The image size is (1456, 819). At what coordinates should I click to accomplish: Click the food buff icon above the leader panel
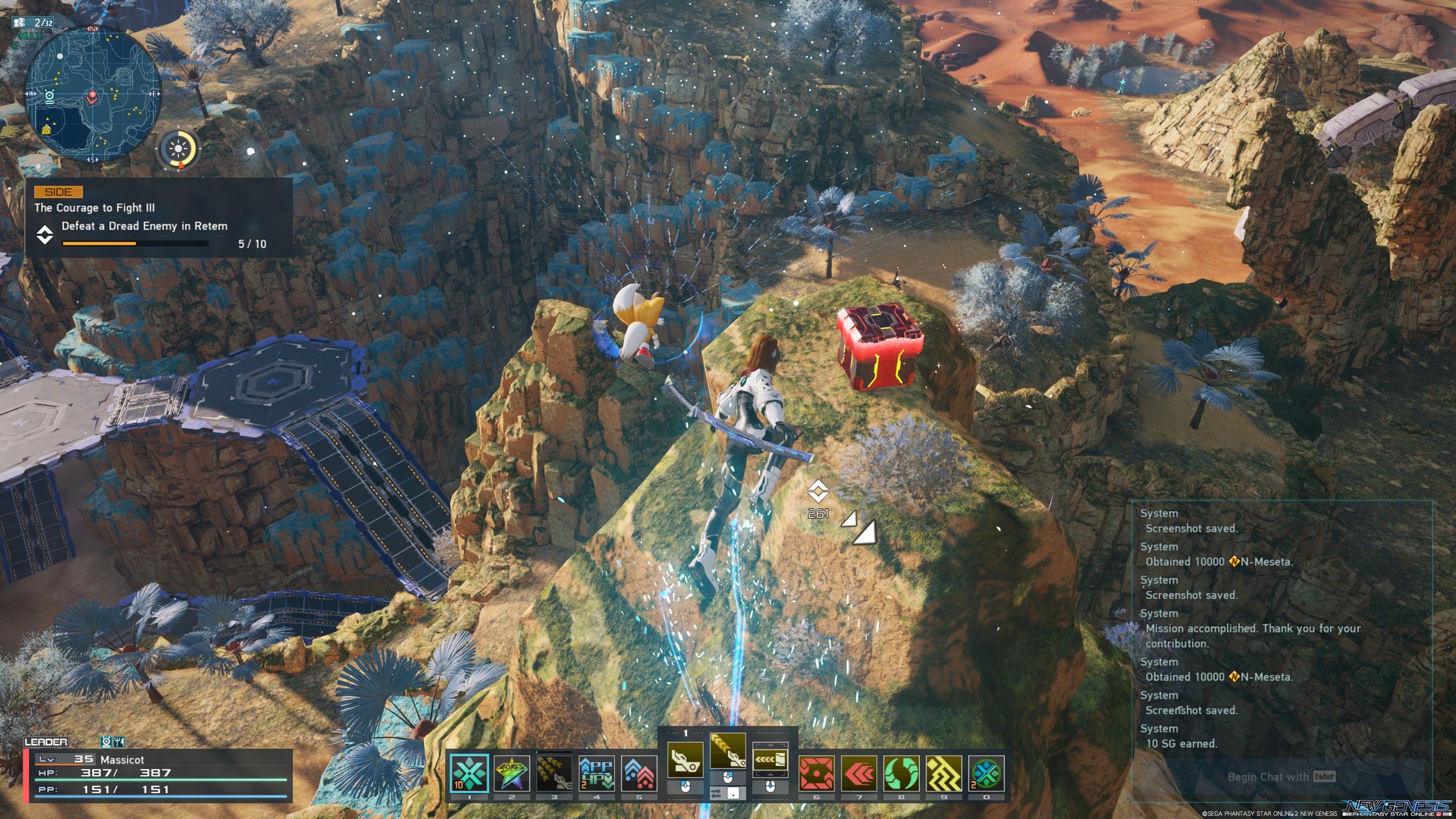[x=119, y=742]
